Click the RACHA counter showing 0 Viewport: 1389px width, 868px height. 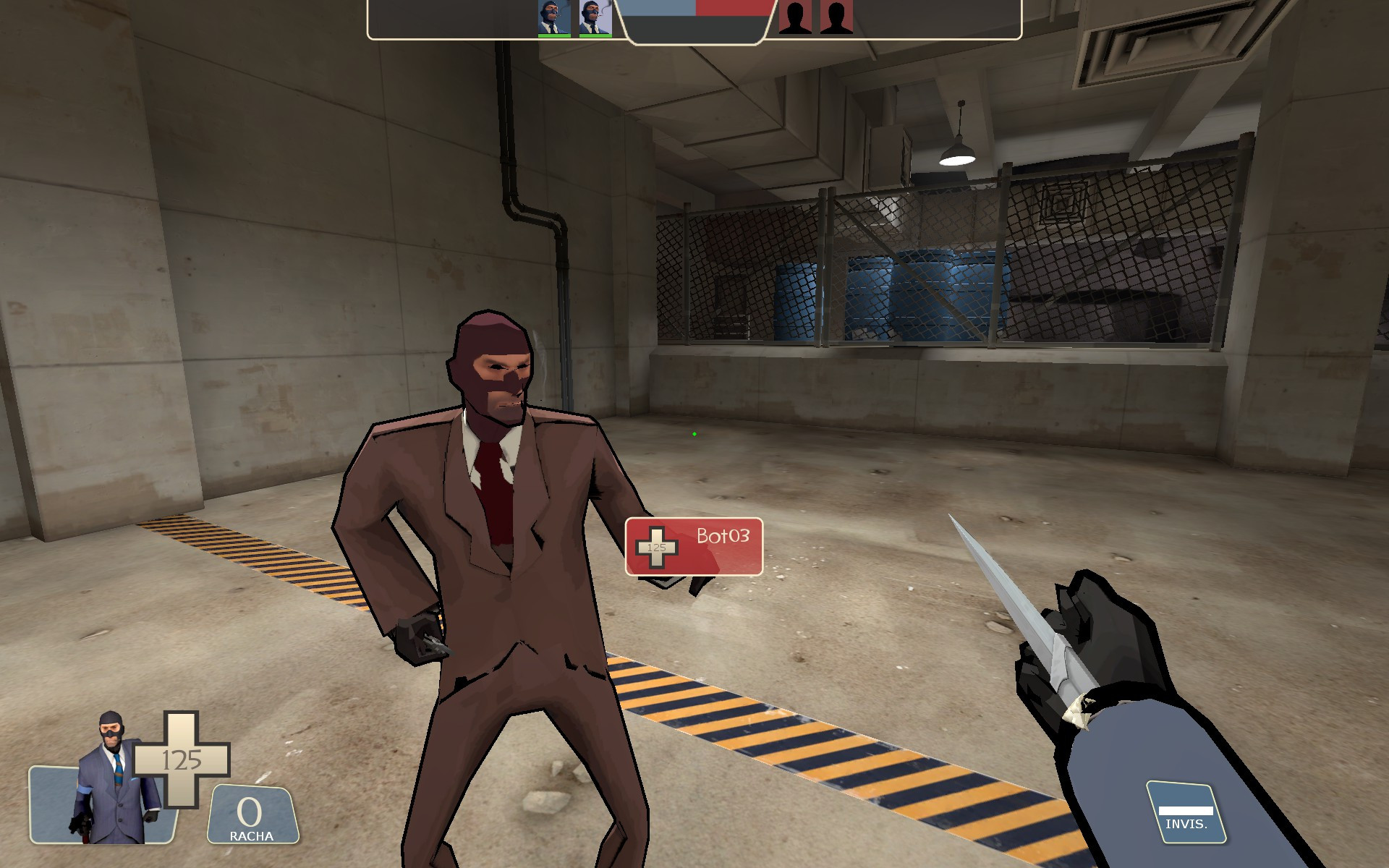[x=250, y=812]
